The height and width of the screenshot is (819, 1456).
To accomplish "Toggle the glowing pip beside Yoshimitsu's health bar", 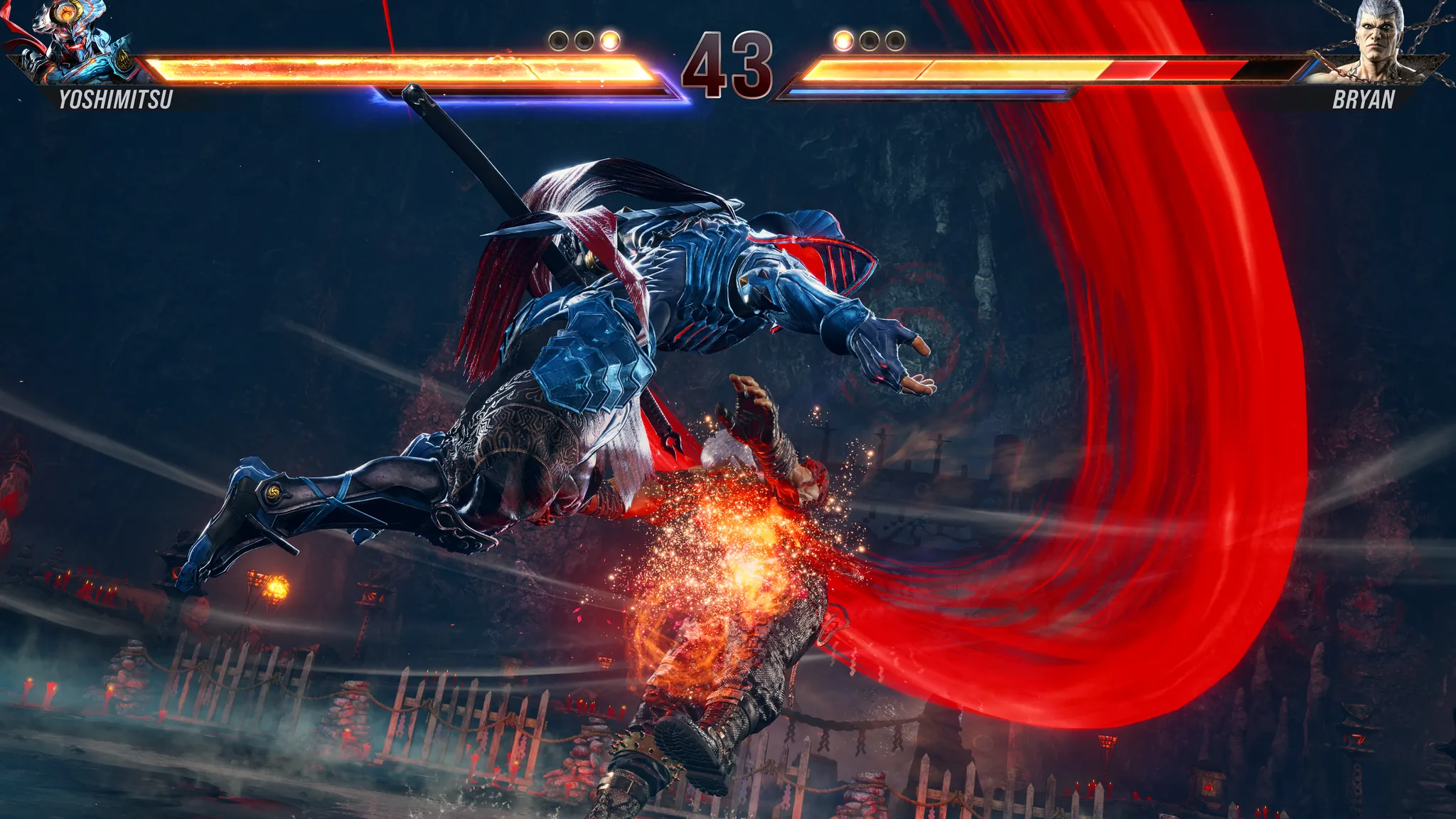I will pyautogui.click(x=610, y=41).
